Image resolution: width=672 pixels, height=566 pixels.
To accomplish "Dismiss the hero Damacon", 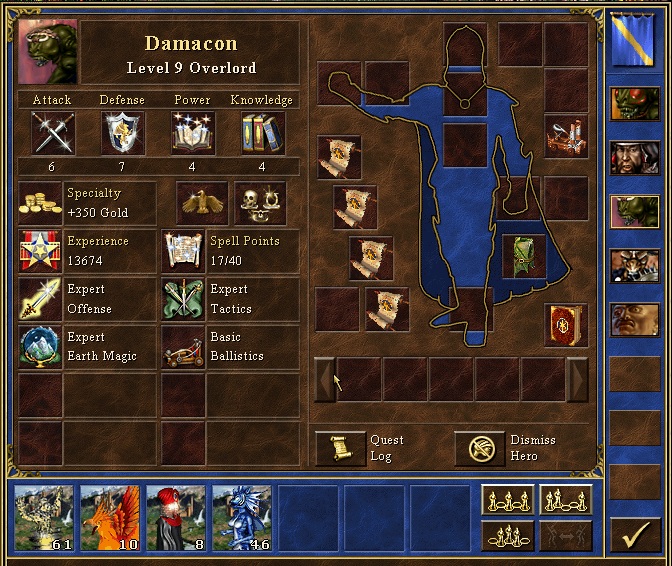I will tap(480, 448).
